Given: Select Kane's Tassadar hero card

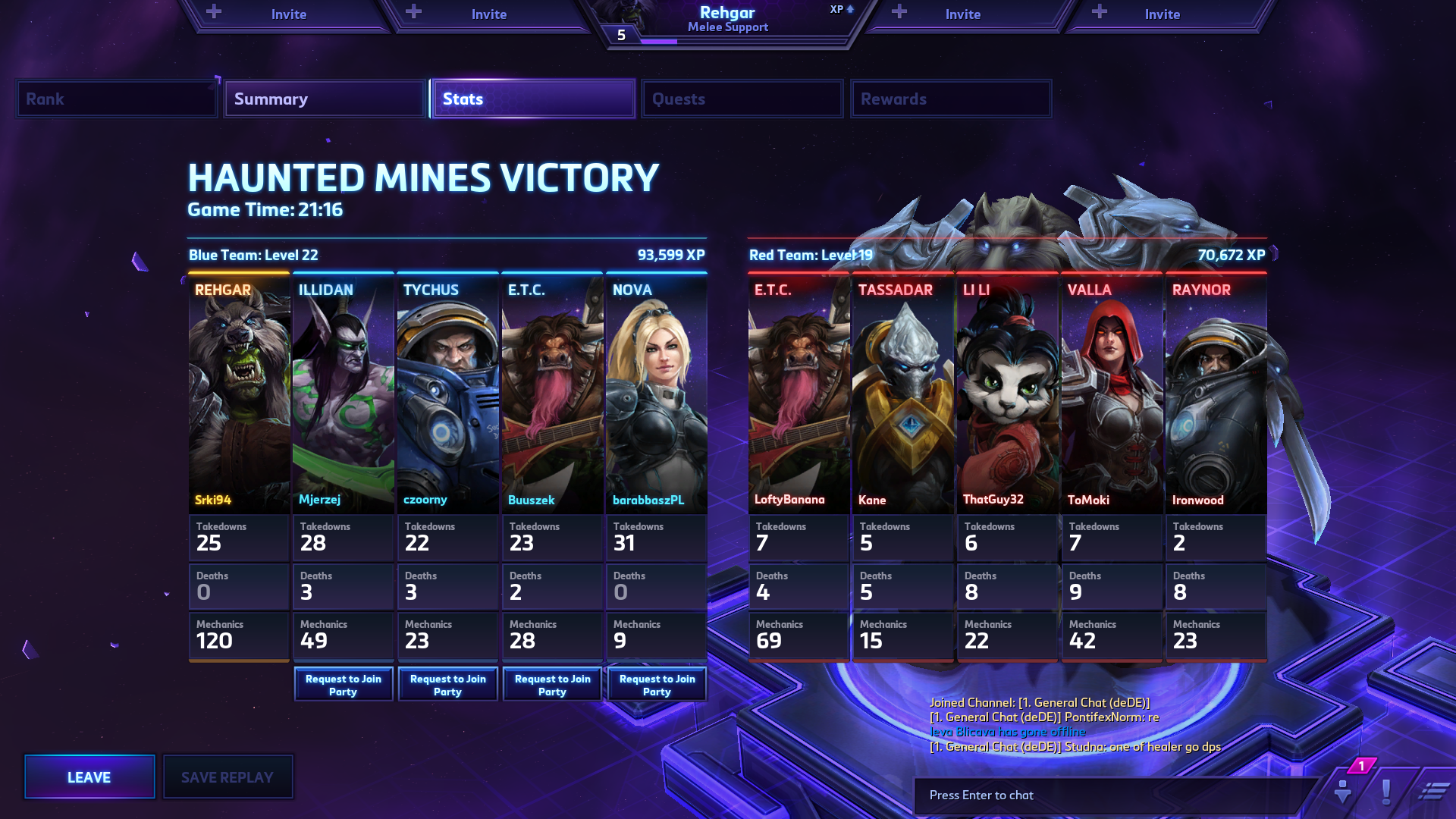Looking at the screenshot, I should pos(902,394).
